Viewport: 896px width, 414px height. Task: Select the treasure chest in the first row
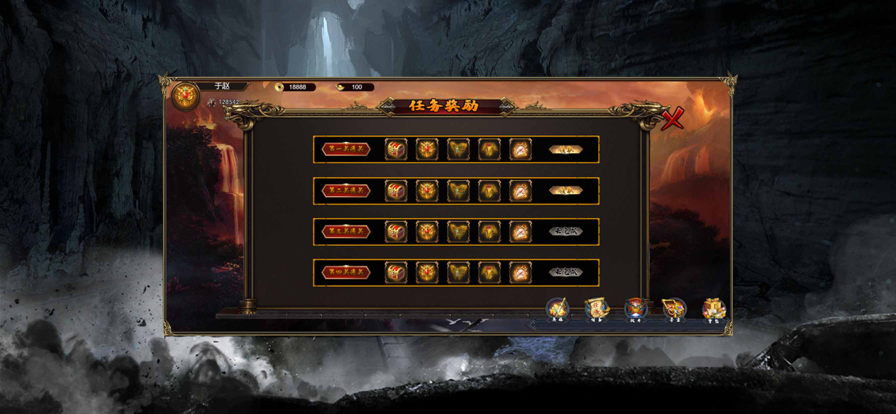point(396,150)
